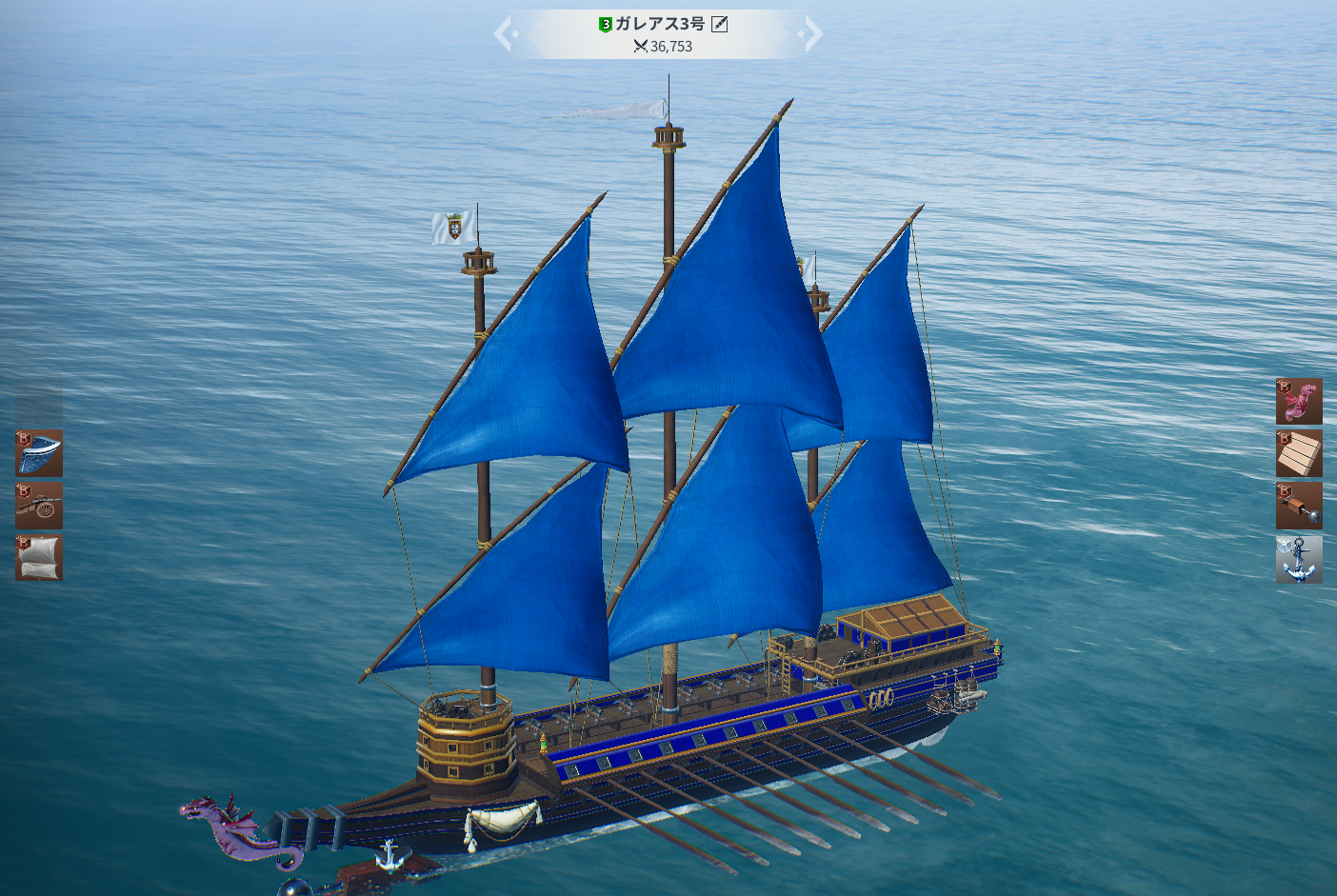
Task: Select the blue armor plating slot
Action: point(39,453)
